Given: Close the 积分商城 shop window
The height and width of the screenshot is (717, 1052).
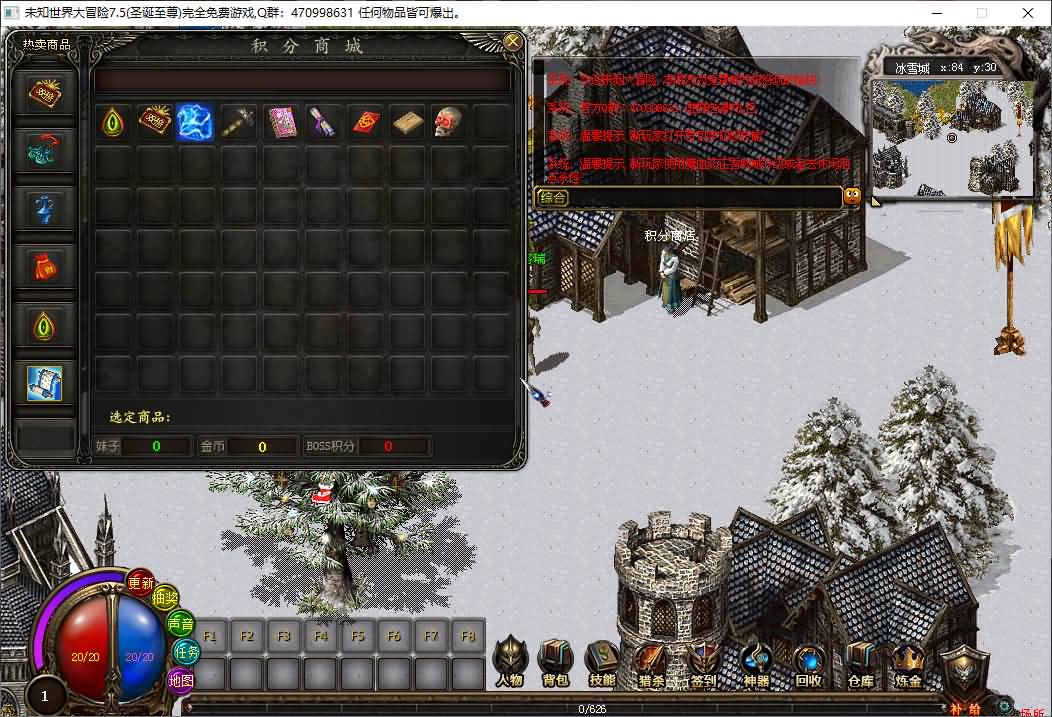Looking at the screenshot, I should coord(513,41).
